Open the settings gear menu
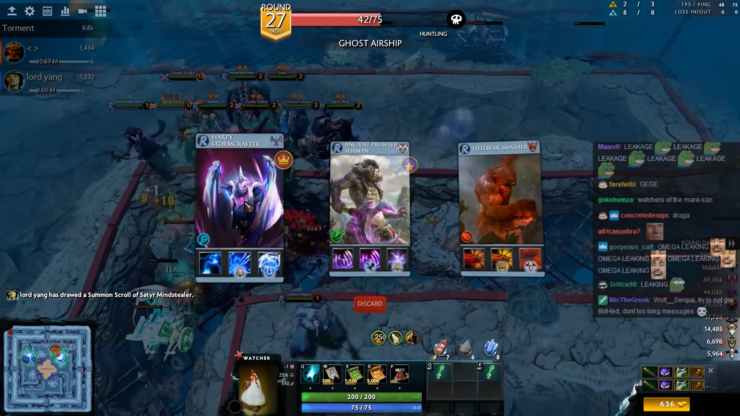The height and width of the screenshot is (416, 740). (x=30, y=11)
